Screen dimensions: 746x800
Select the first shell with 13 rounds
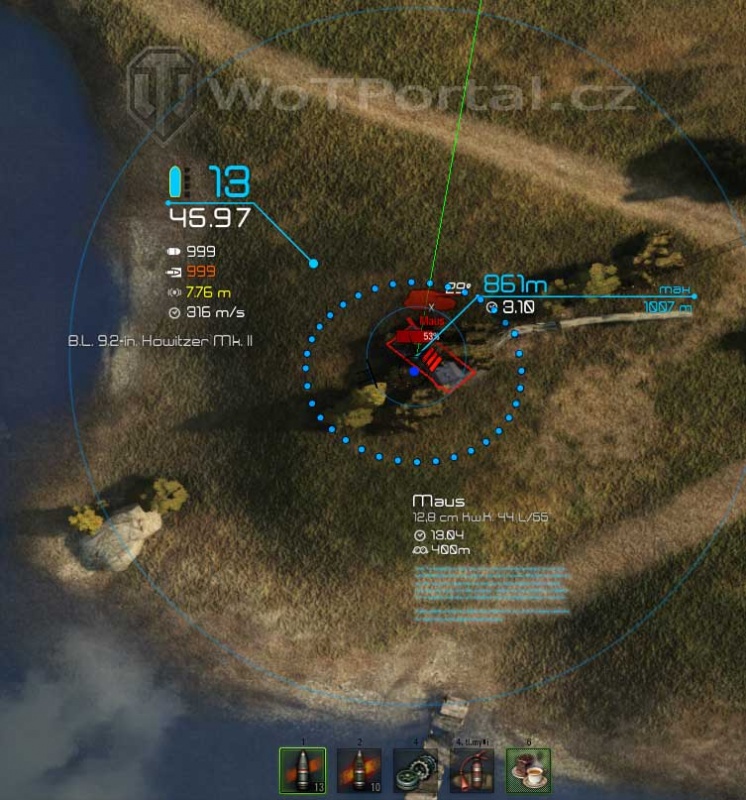(303, 772)
